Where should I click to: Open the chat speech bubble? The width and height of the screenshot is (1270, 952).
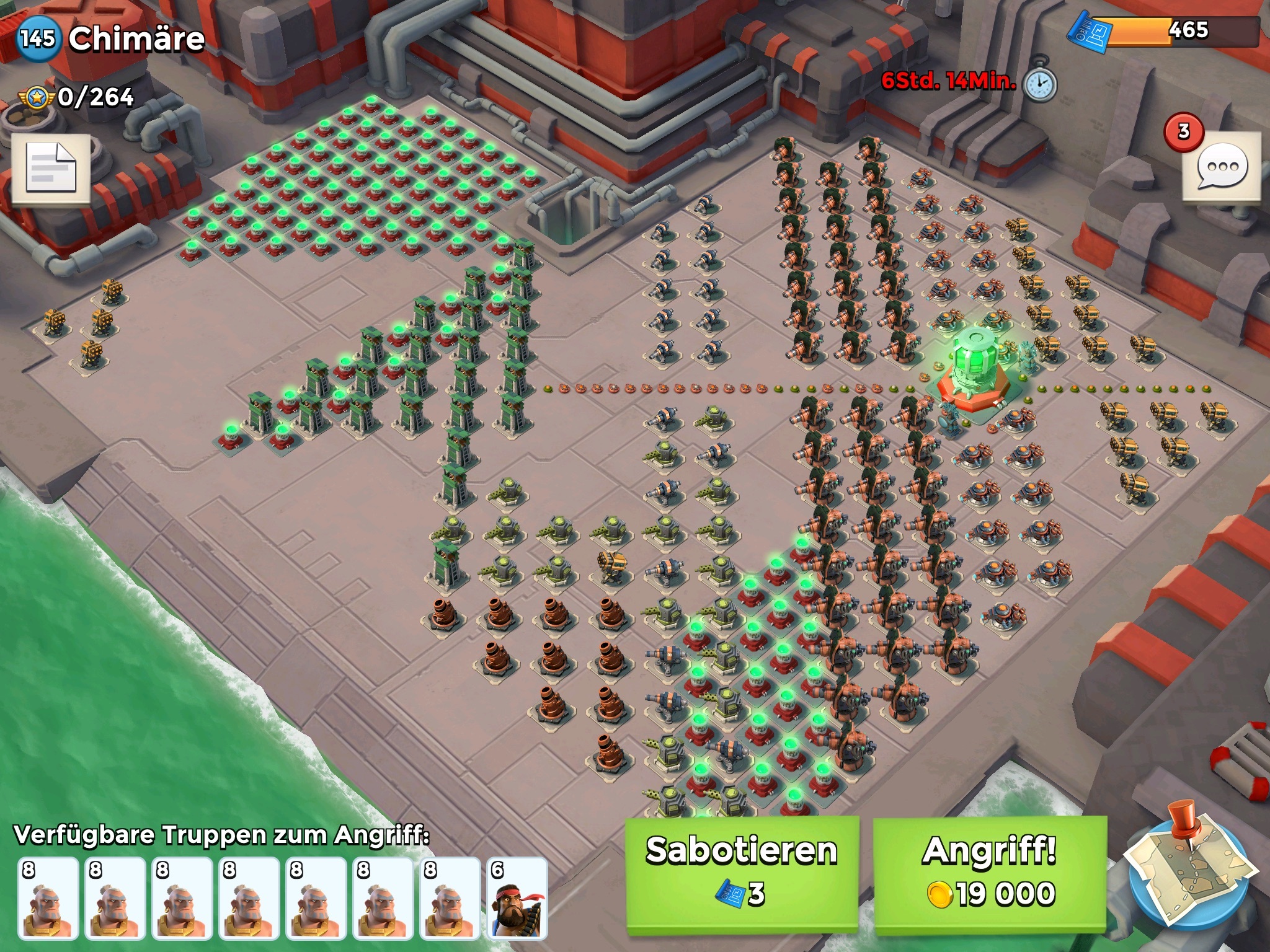(1221, 167)
